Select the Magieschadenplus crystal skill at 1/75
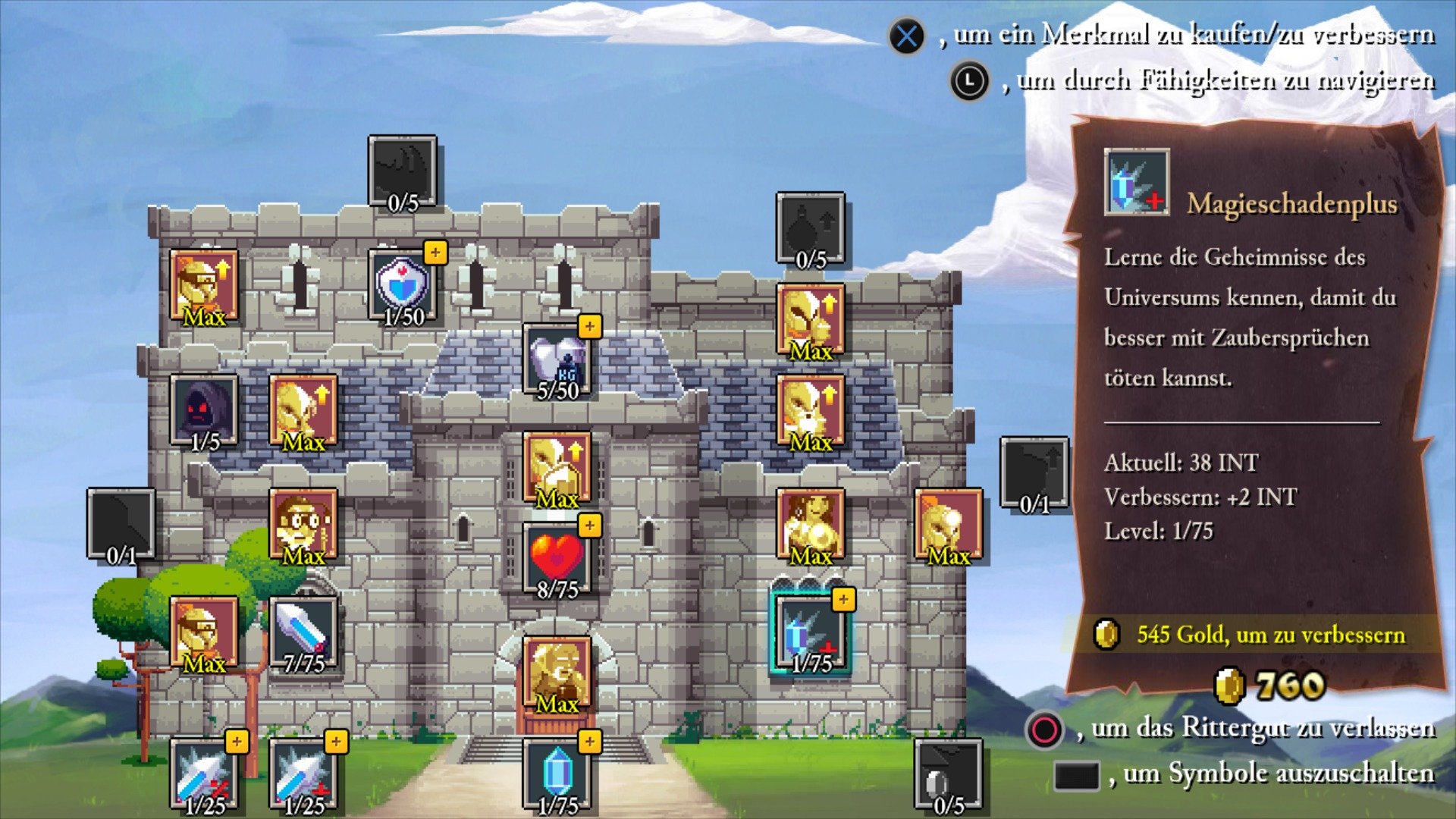1456x819 pixels. (813, 629)
